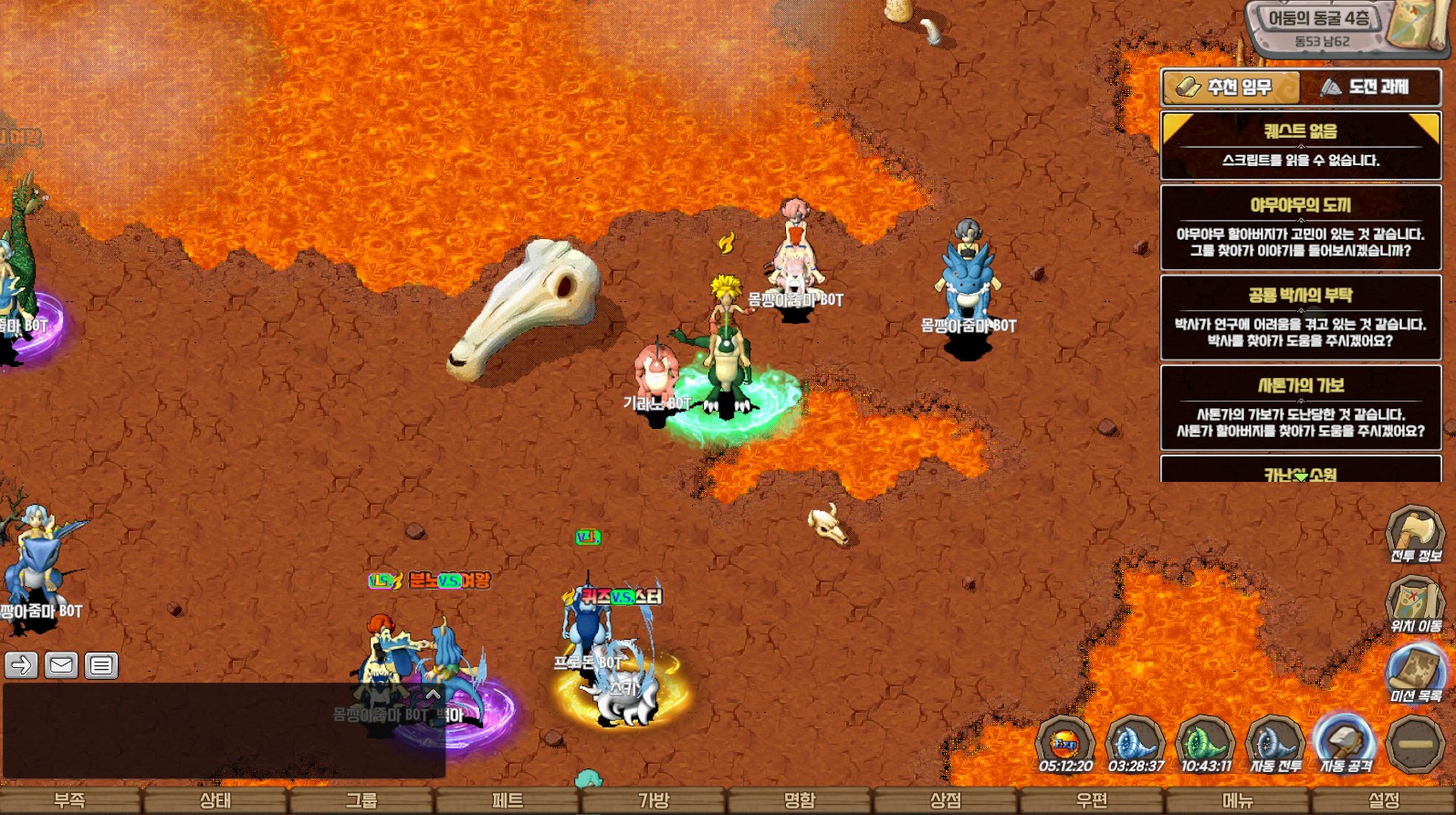
Task: Open the 상점 (Shop) menu
Action: point(946,800)
